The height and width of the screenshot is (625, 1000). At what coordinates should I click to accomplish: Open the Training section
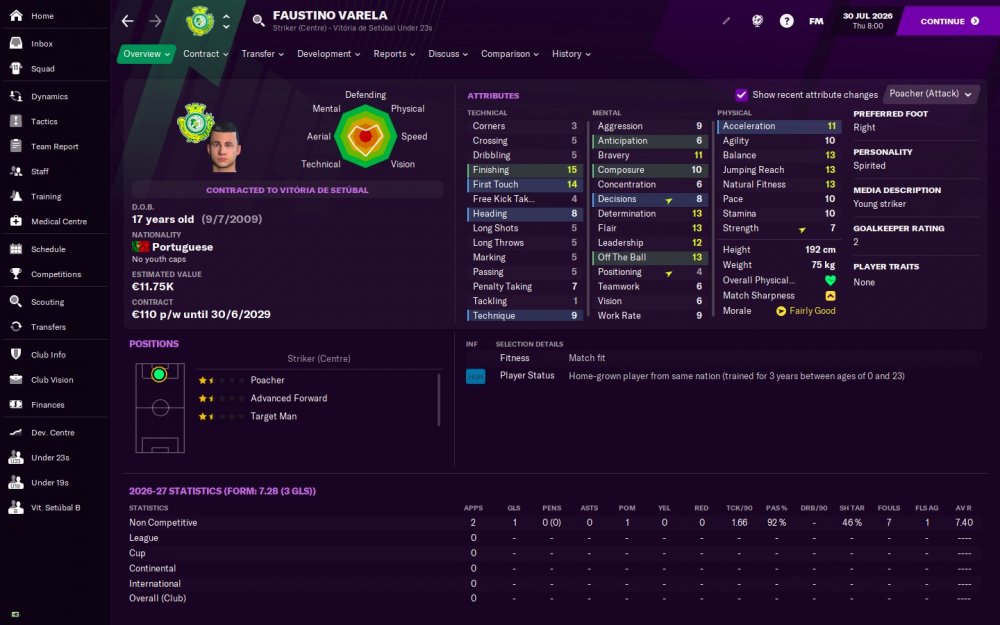[x=46, y=197]
